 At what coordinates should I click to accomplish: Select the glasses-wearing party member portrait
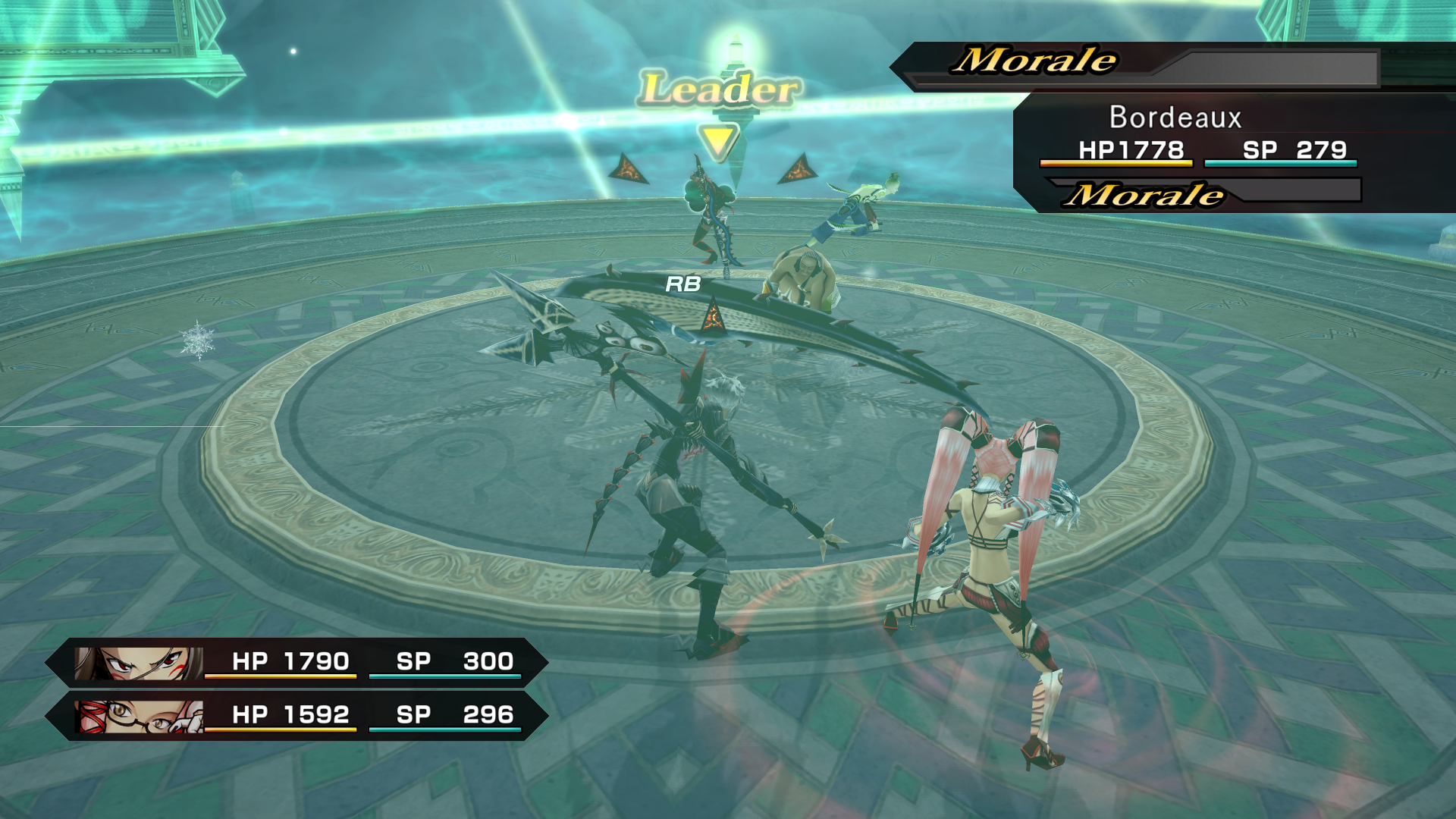click(140, 716)
